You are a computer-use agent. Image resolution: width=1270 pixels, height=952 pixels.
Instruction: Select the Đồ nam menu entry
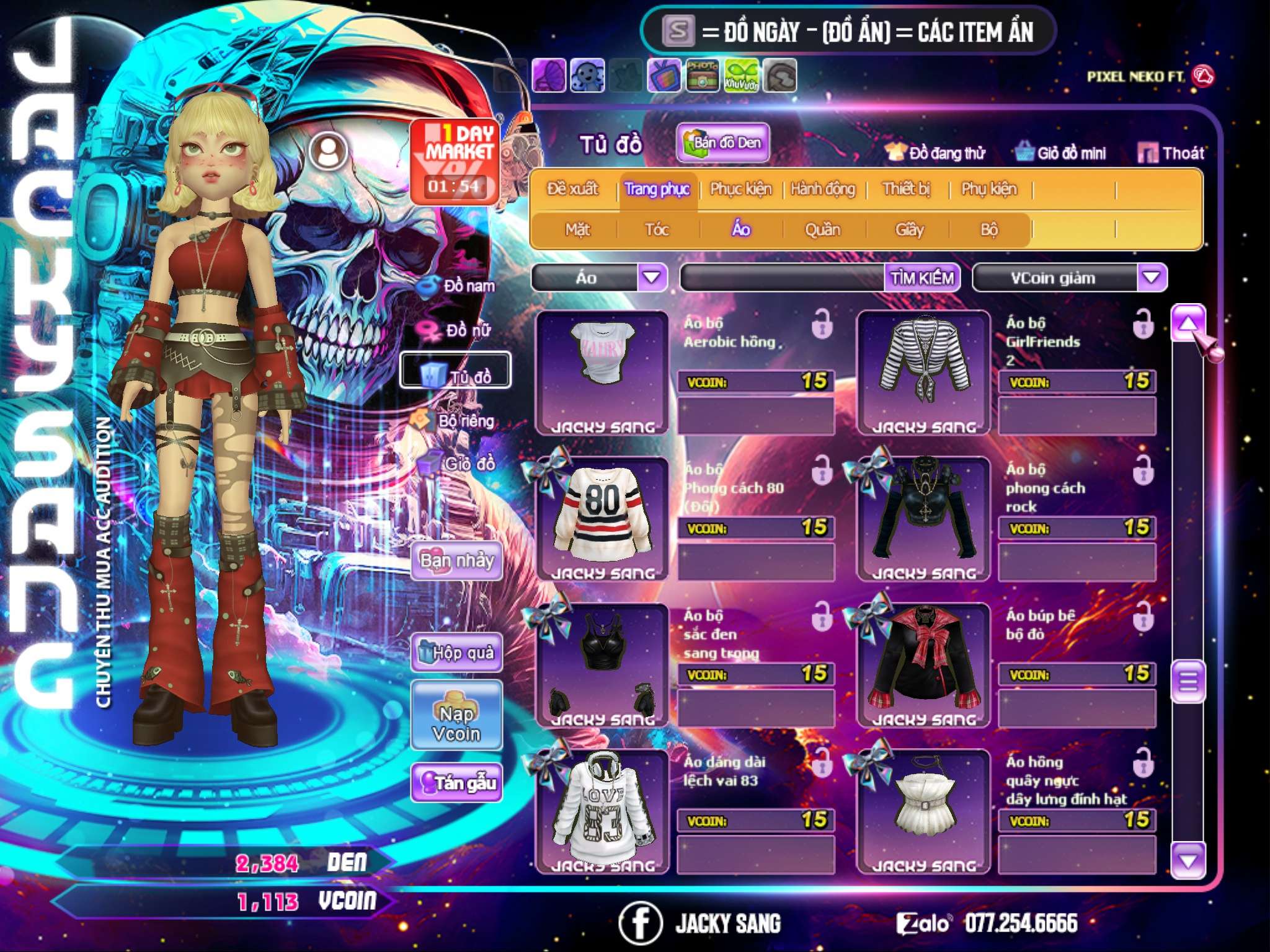pyautogui.click(x=458, y=286)
